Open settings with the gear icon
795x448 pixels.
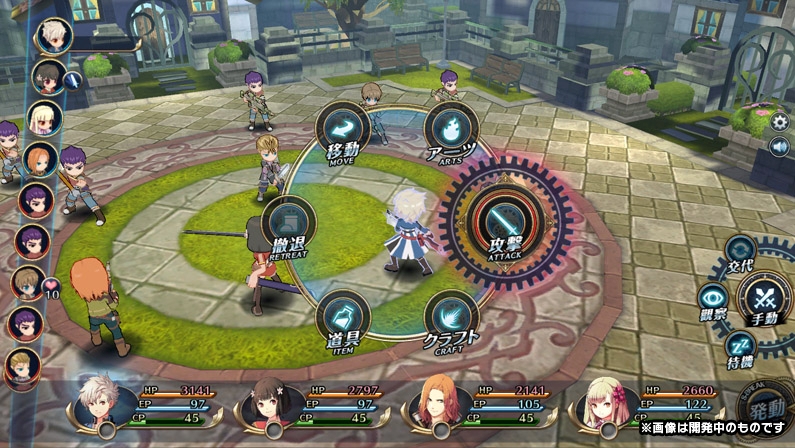coord(780,122)
